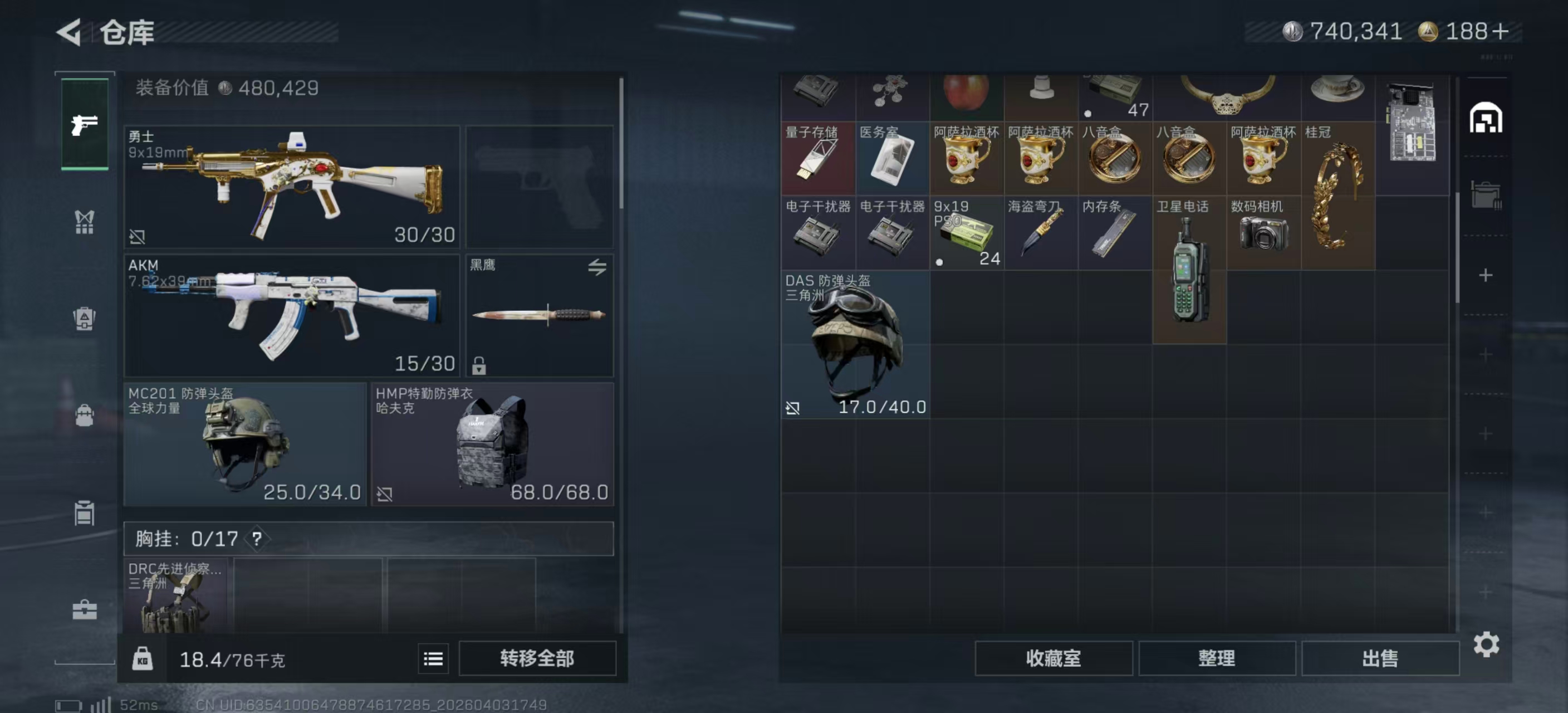Open the armor category icon on left sidebar
The image size is (1568, 713).
pos(84,320)
